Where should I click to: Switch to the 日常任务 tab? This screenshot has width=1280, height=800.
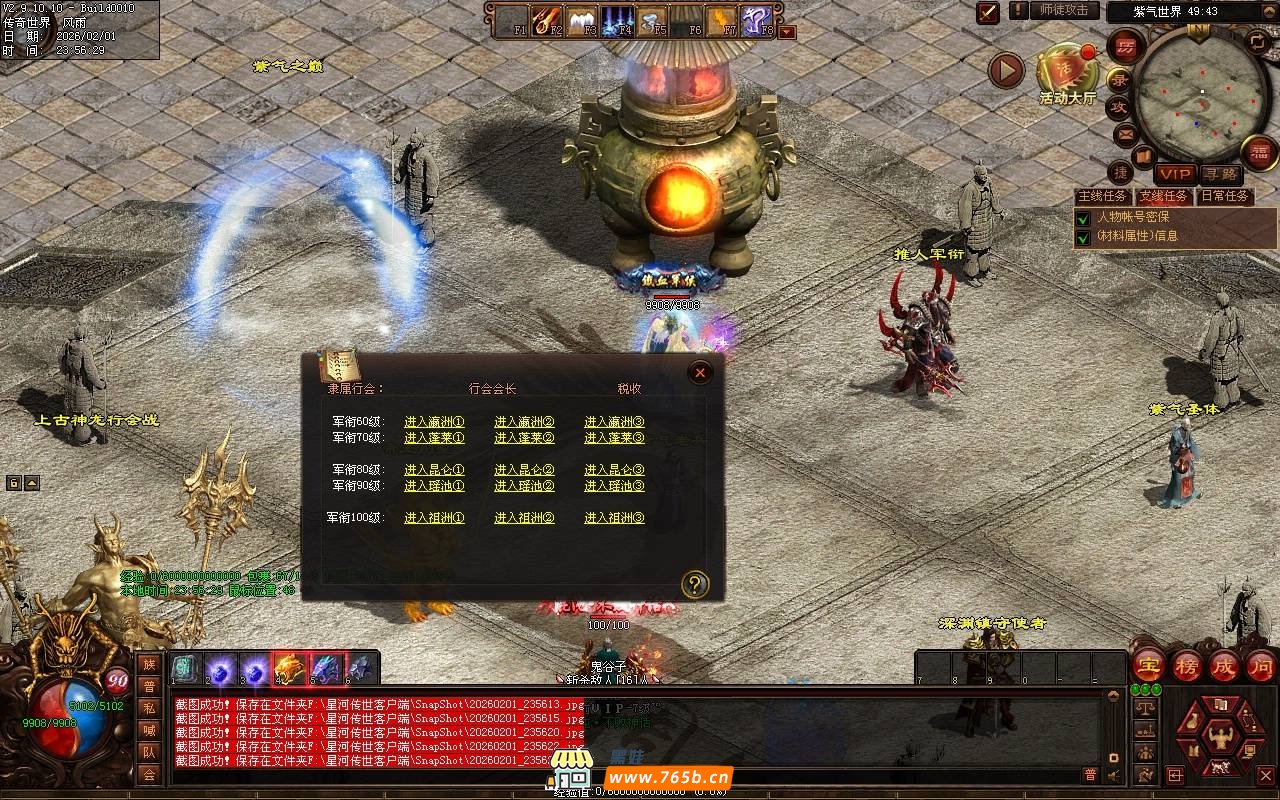pos(1225,197)
